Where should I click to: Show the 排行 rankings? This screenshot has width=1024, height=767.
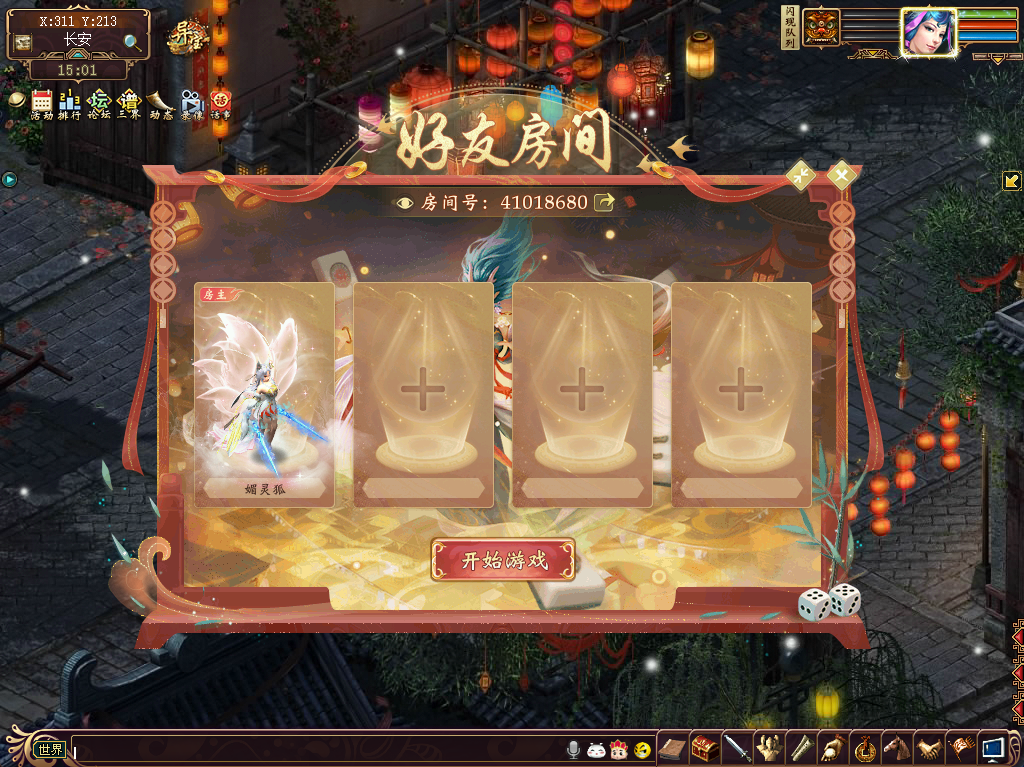[70, 101]
